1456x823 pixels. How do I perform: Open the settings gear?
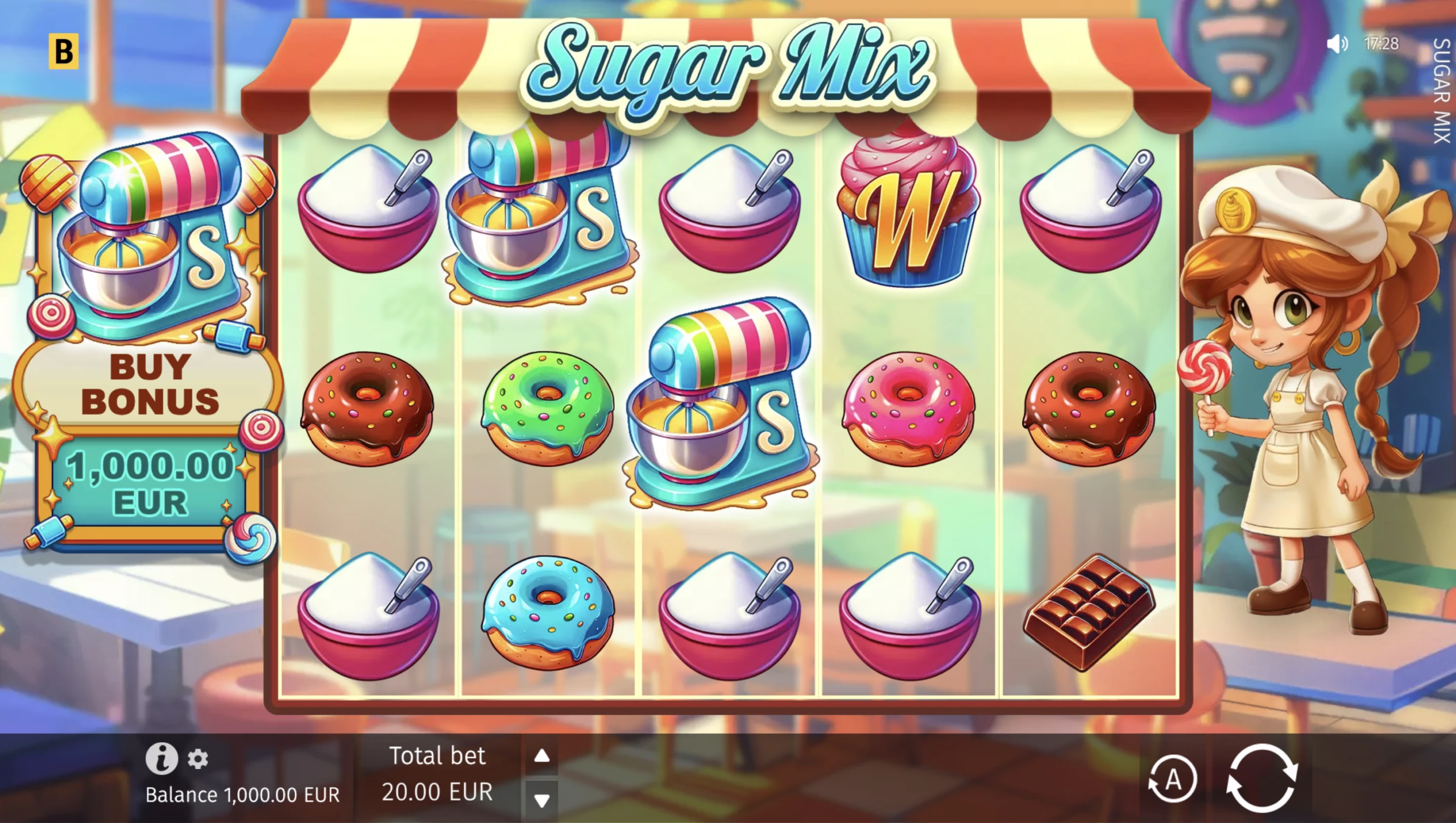click(198, 759)
